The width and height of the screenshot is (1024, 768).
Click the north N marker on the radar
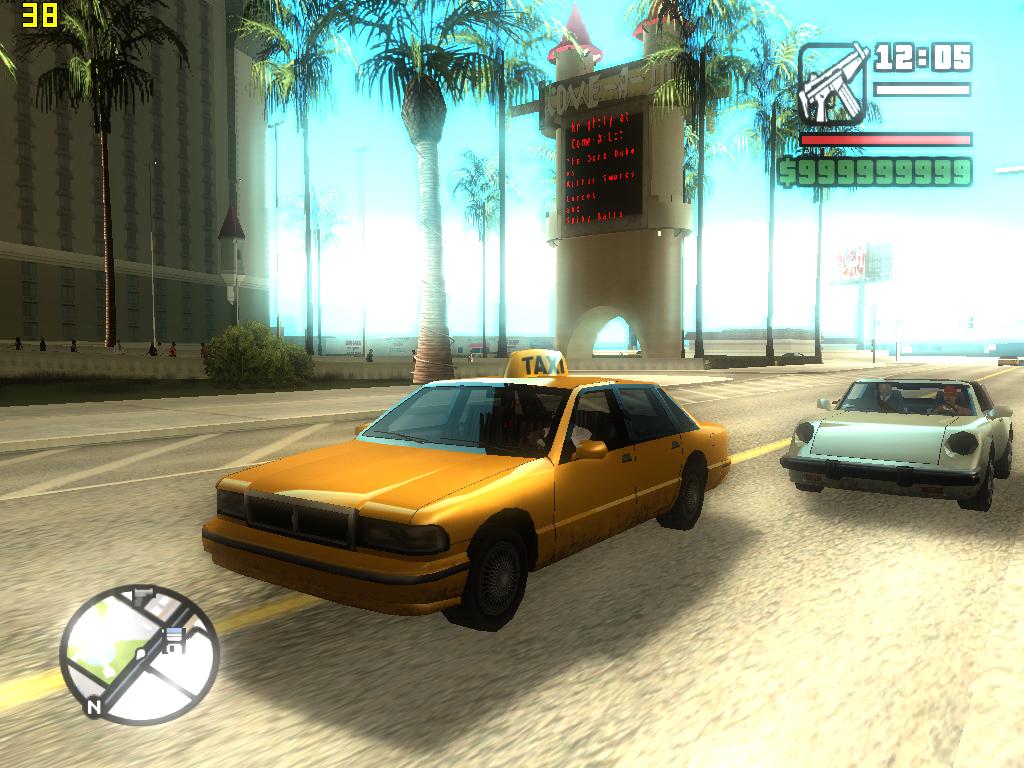tap(94, 707)
